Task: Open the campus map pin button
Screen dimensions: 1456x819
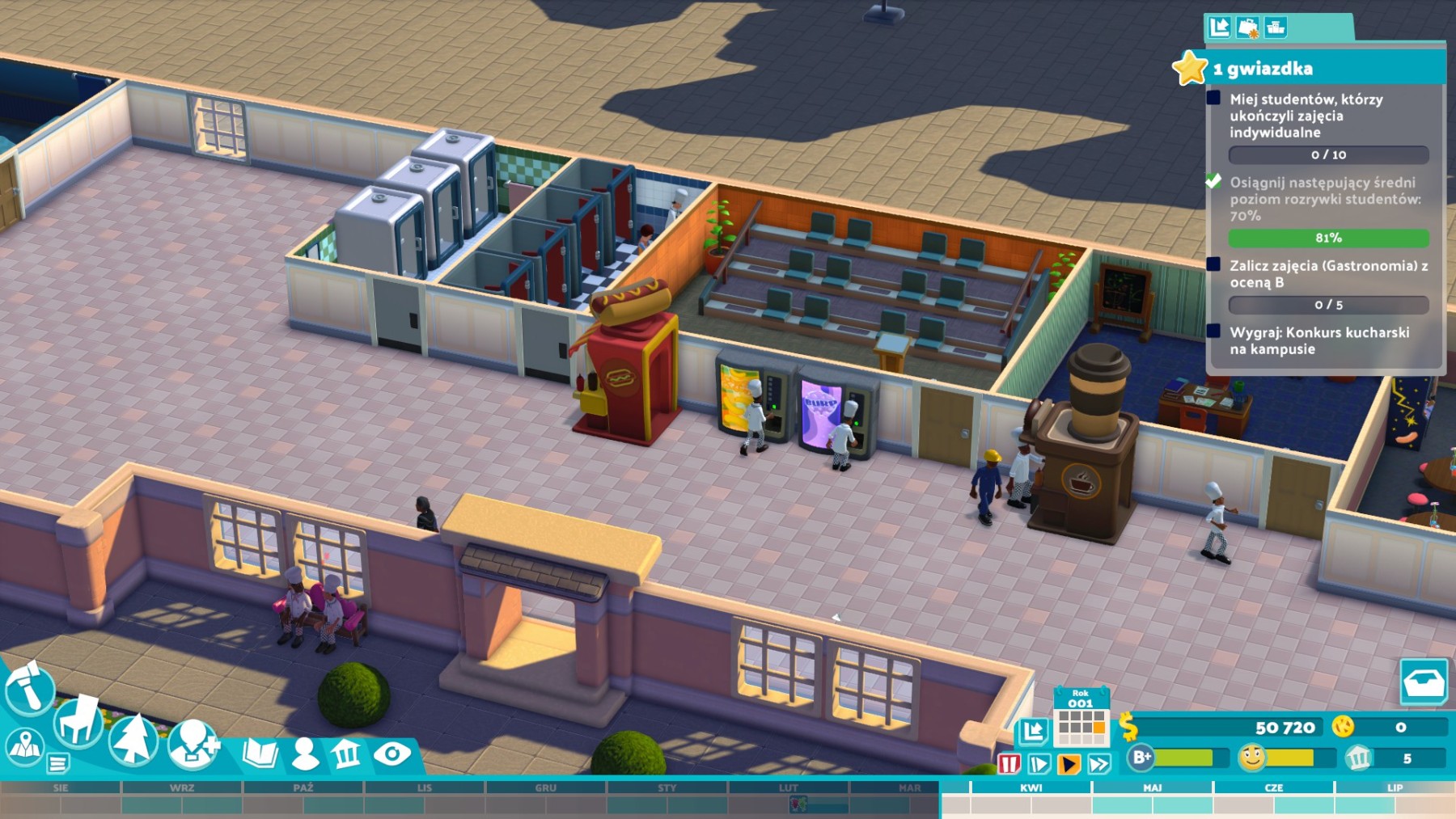Action: 24,745
